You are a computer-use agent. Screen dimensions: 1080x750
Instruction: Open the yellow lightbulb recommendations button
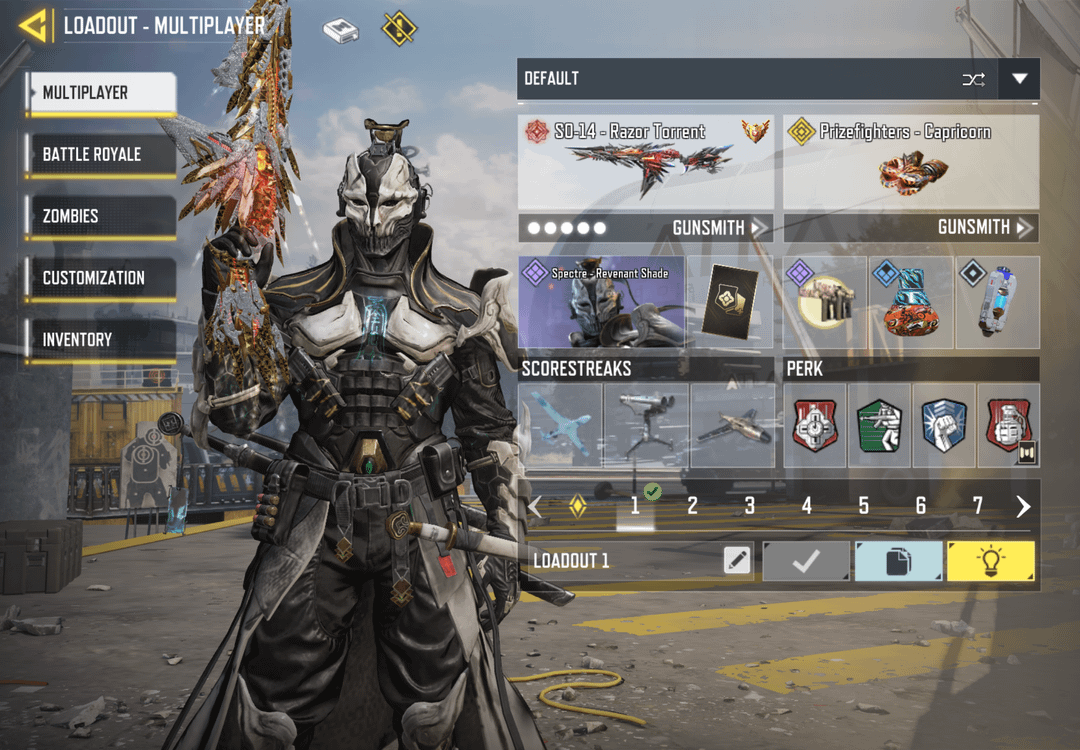[x=990, y=561]
